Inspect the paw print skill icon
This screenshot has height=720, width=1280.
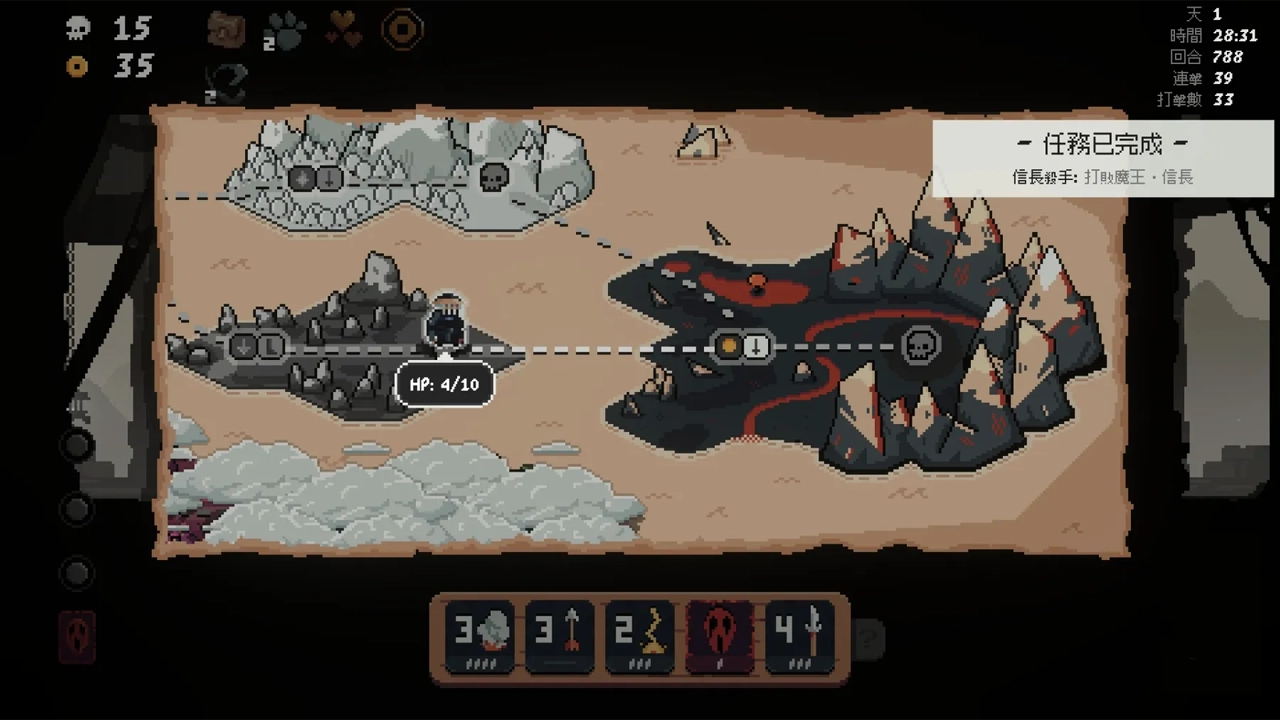click(x=287, y=31)
